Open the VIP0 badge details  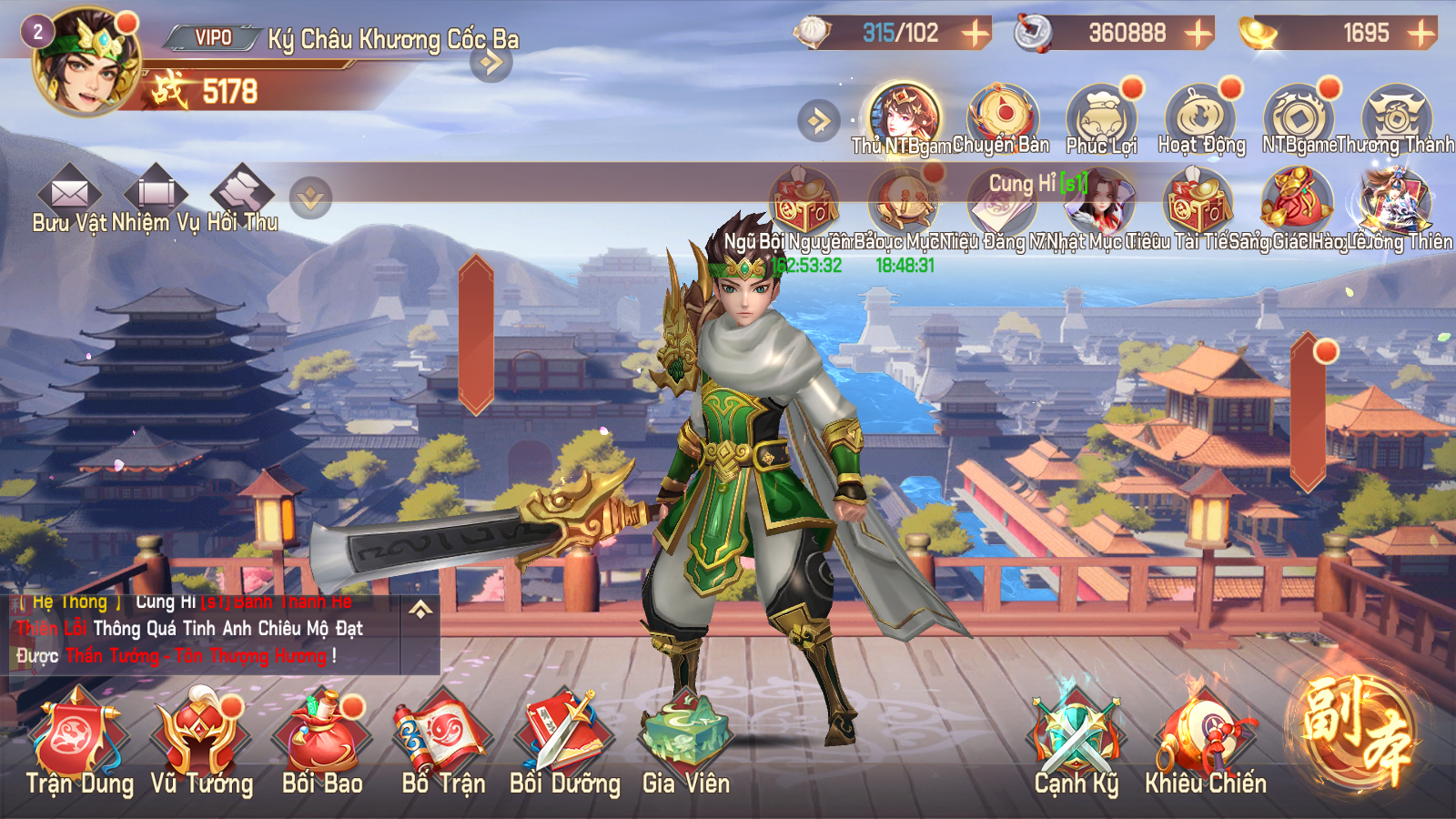click(214, 38)
